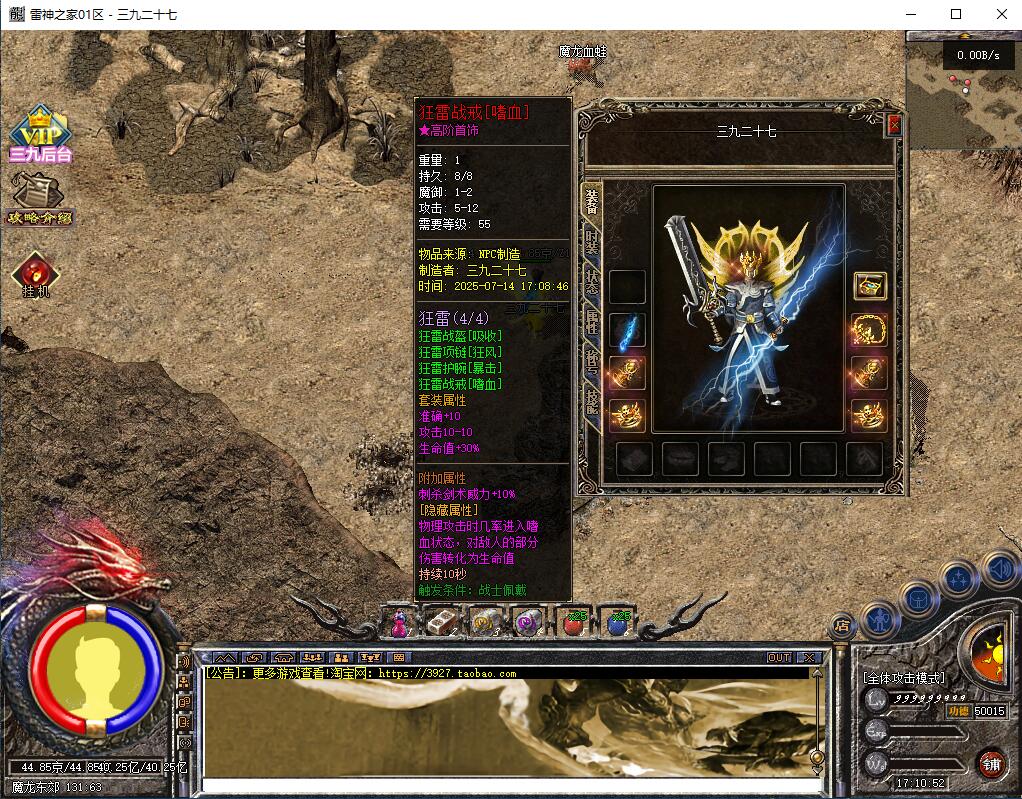Use the red x25 potion slot
The height and width of the screenshot is (799, 1022).
pyautogui.click(x=574, y=622)
